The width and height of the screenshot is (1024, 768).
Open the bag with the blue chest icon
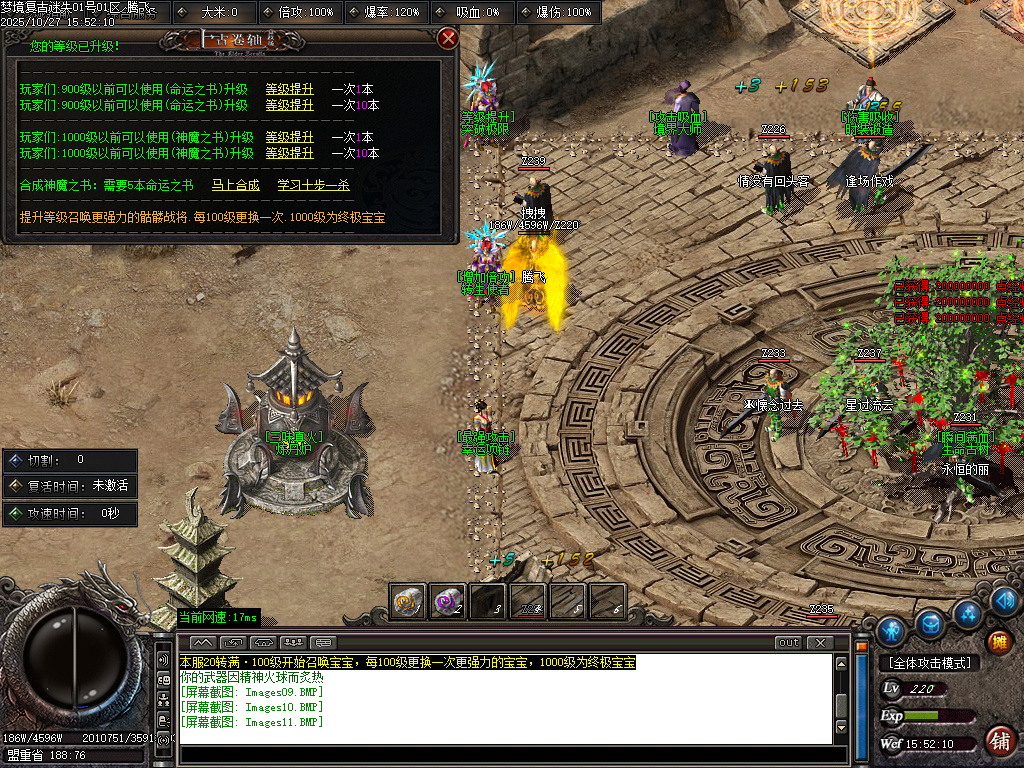[930, 622]
